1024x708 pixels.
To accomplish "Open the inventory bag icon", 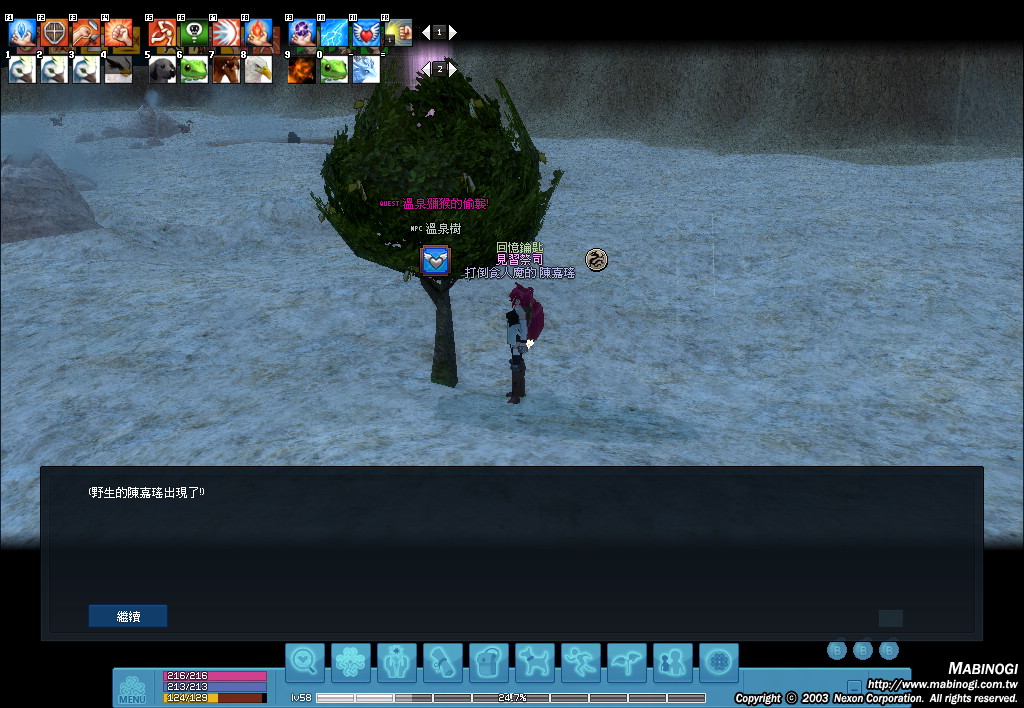I will 489,662.
